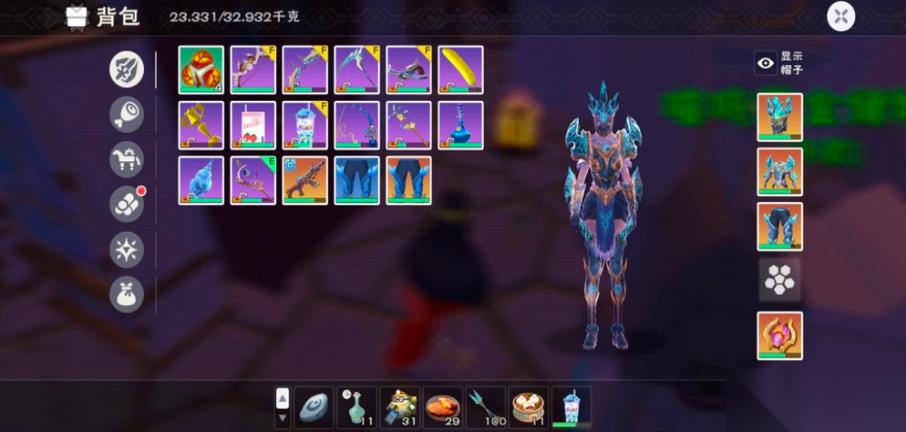Open the pills category with red dot
Viewport: 906px width, 432px height.
(x=127, y=204)
